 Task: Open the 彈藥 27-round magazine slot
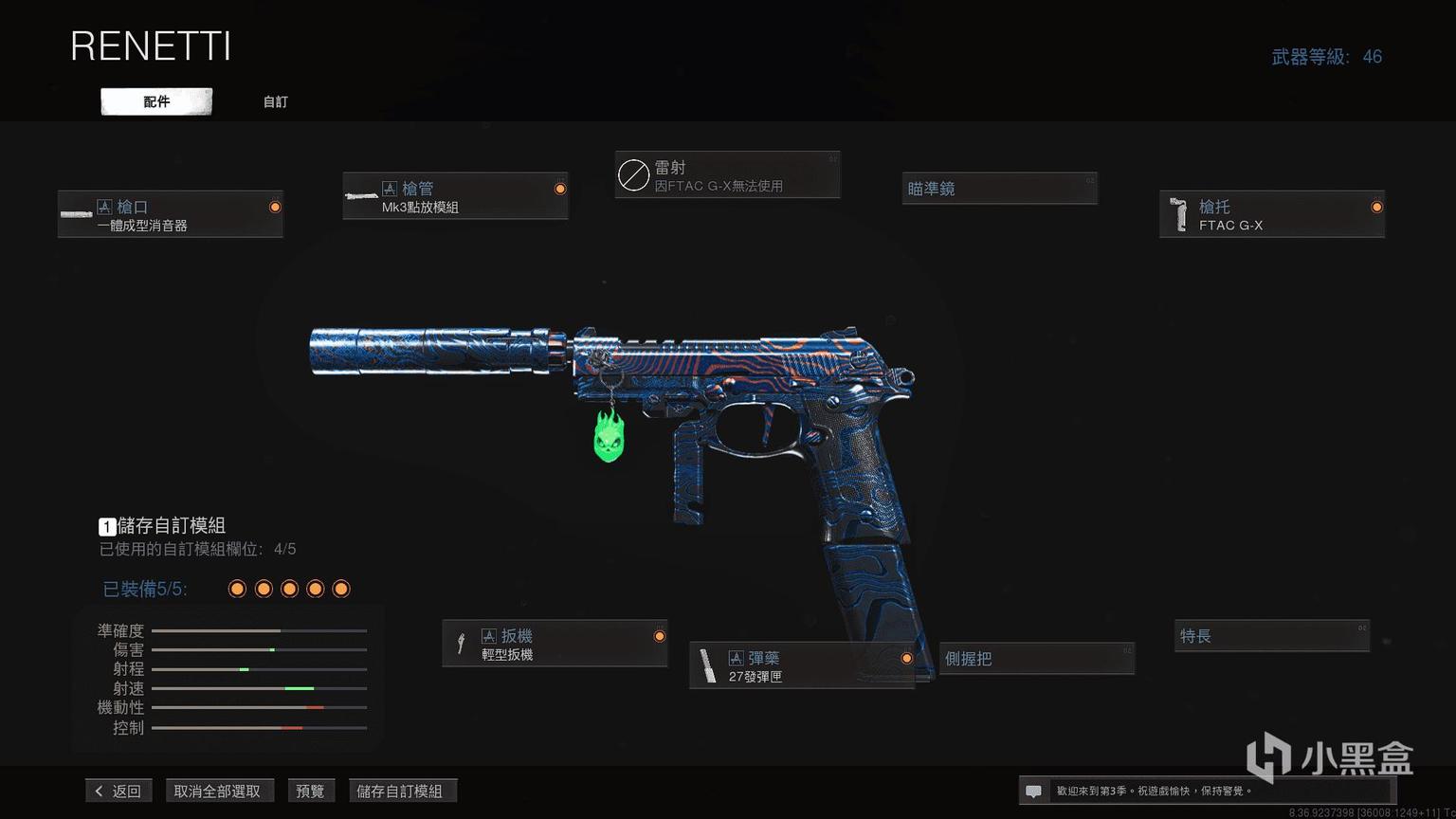[x=802, y=665]
